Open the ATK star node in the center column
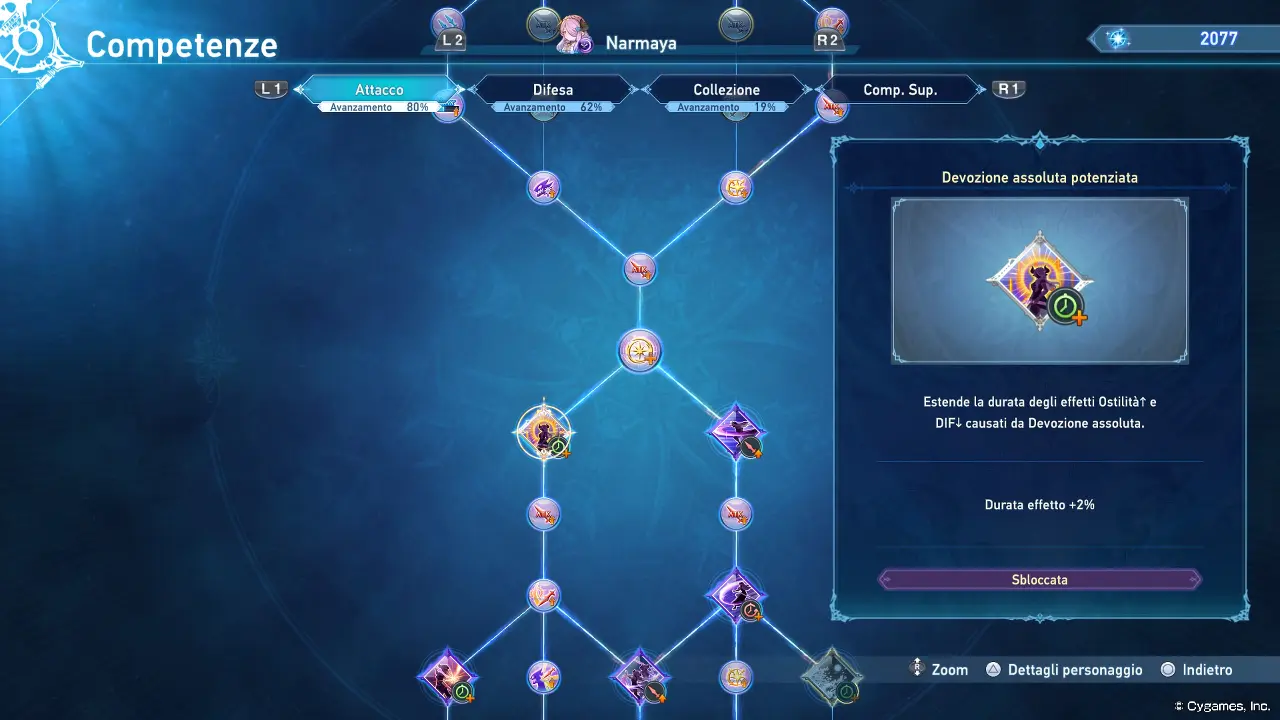The image size is (1280, 720). (x=641, y=268)
